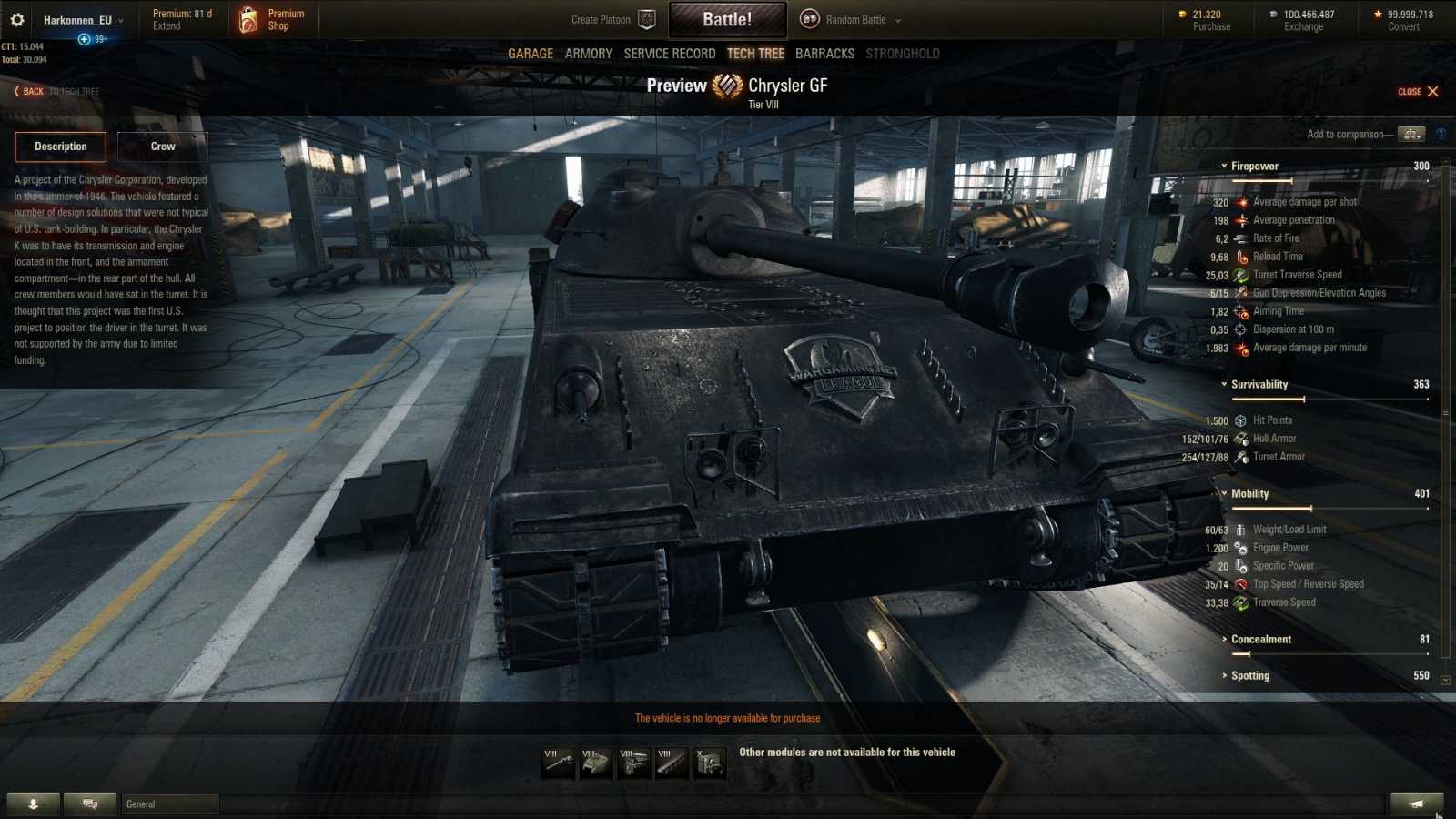Select the Tier VIII engine module icon

pyautogui.click(x=632, y=763)
